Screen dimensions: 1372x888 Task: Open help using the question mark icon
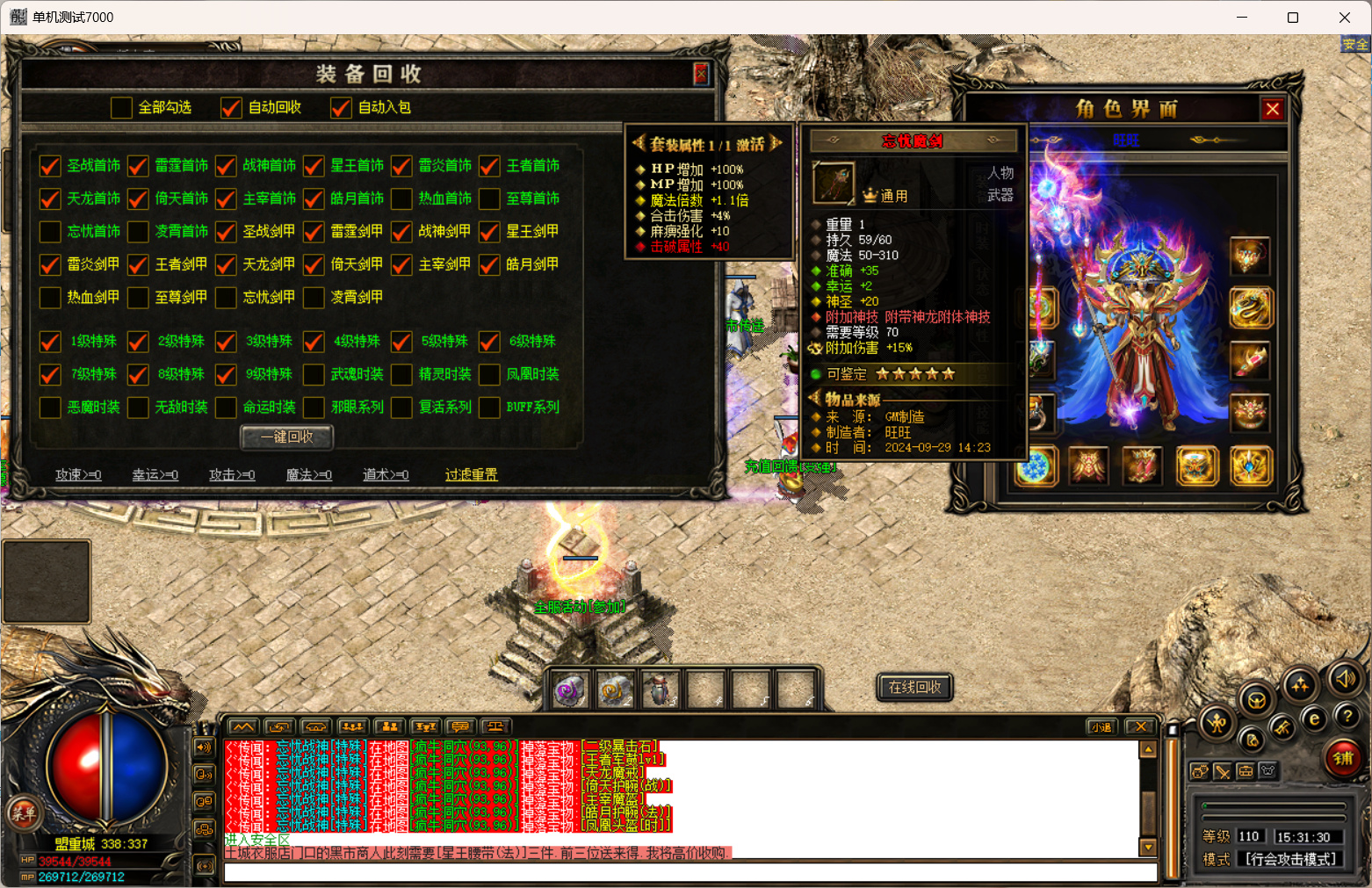click(1347, 716)
